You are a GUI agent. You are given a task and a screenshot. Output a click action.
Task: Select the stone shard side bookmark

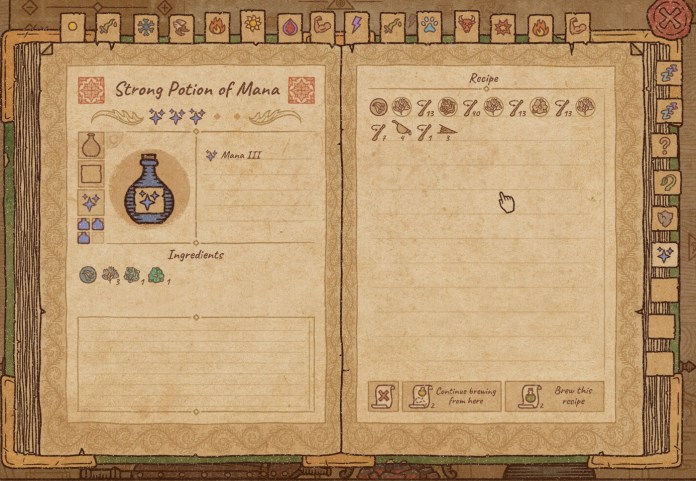662,218
